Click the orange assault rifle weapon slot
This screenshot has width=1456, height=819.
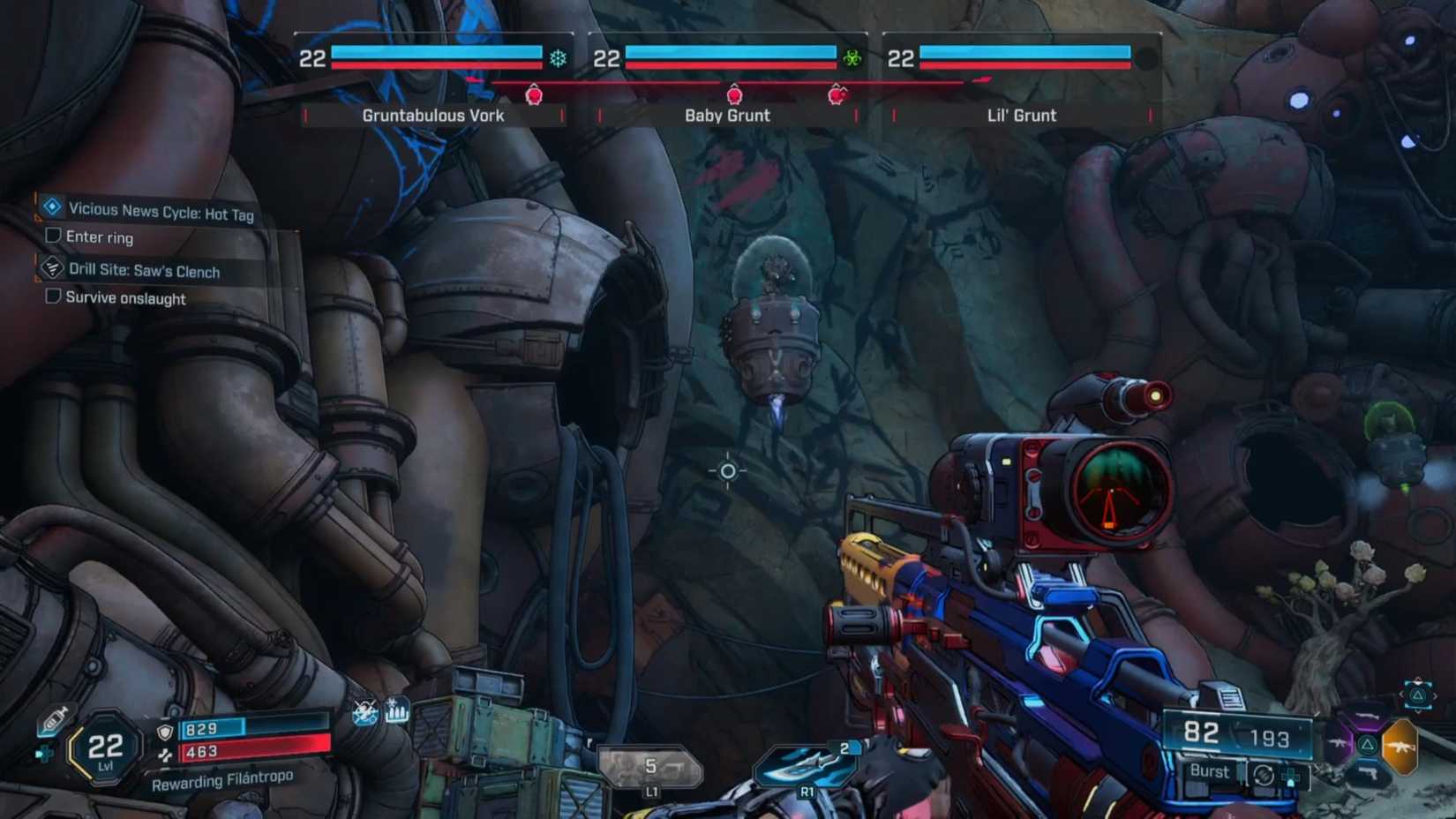coord(1401,747)
